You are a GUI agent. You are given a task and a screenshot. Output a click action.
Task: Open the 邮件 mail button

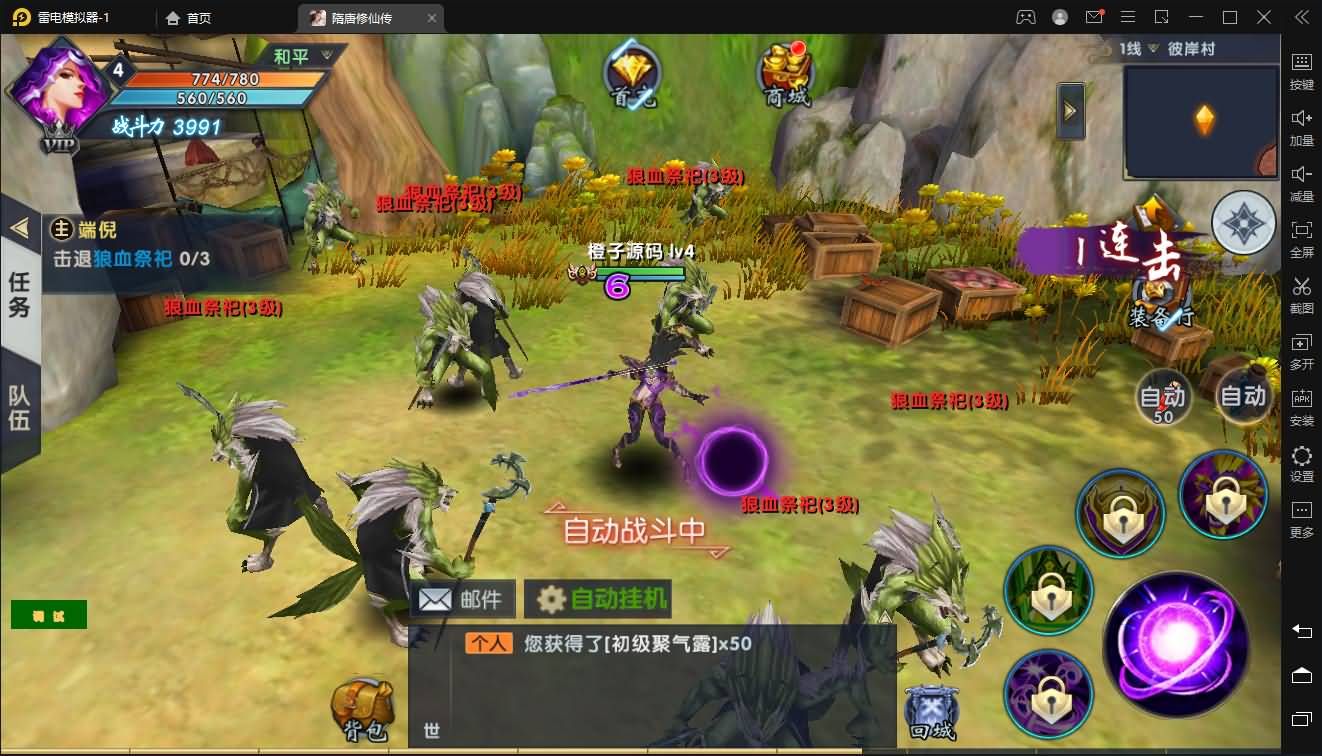462,599
